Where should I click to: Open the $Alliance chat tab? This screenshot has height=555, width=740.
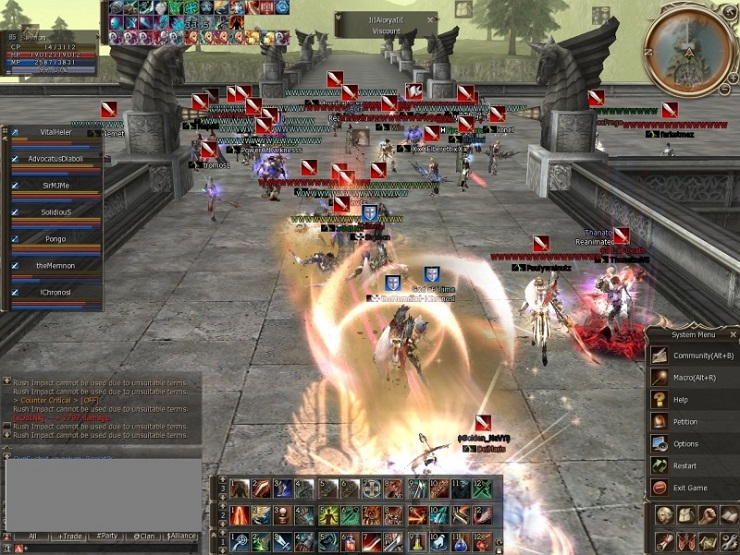181,536
